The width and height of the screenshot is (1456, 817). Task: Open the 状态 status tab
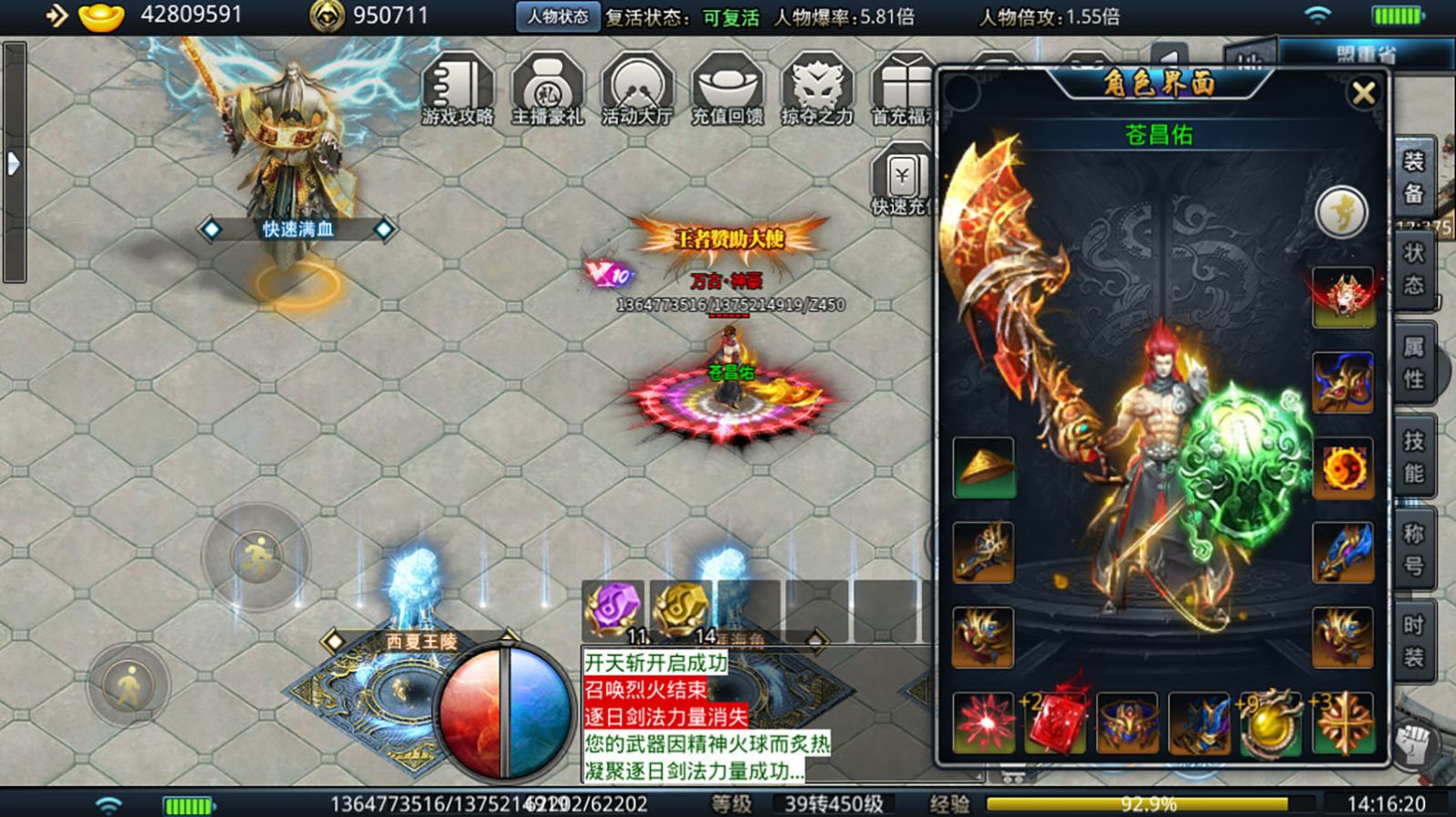tap(1413, 268)
